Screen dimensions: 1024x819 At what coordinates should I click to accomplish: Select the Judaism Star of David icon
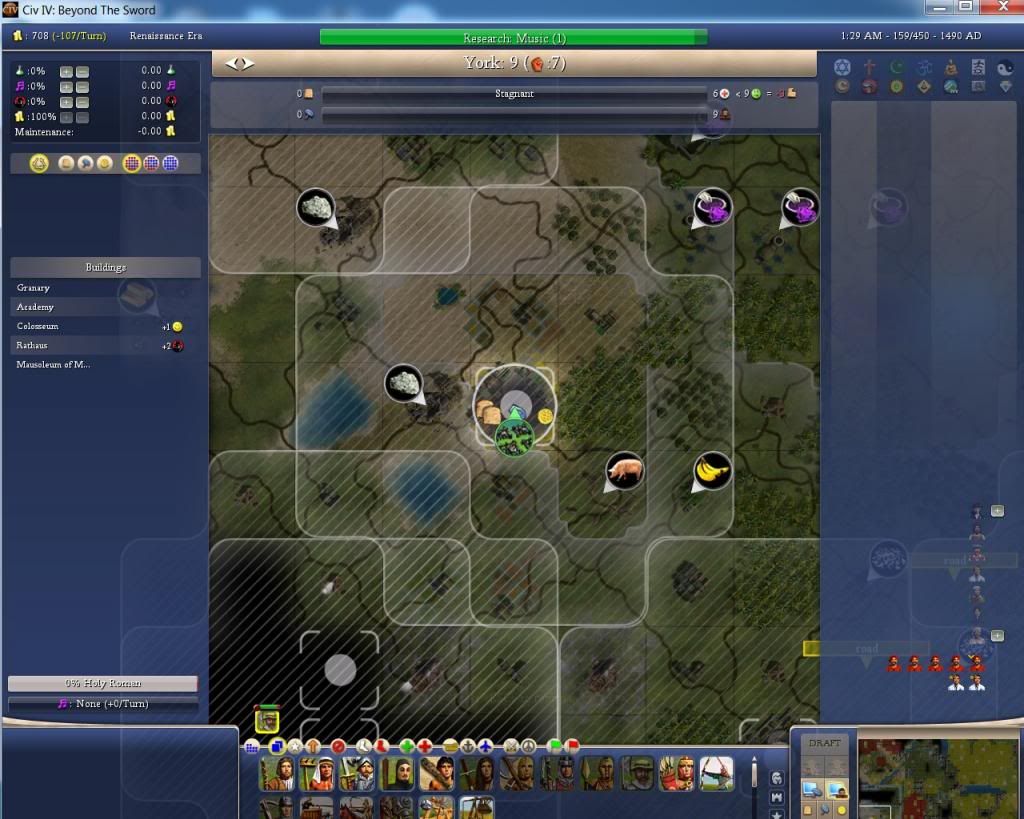pyautogui.click(x=841, y=67)
